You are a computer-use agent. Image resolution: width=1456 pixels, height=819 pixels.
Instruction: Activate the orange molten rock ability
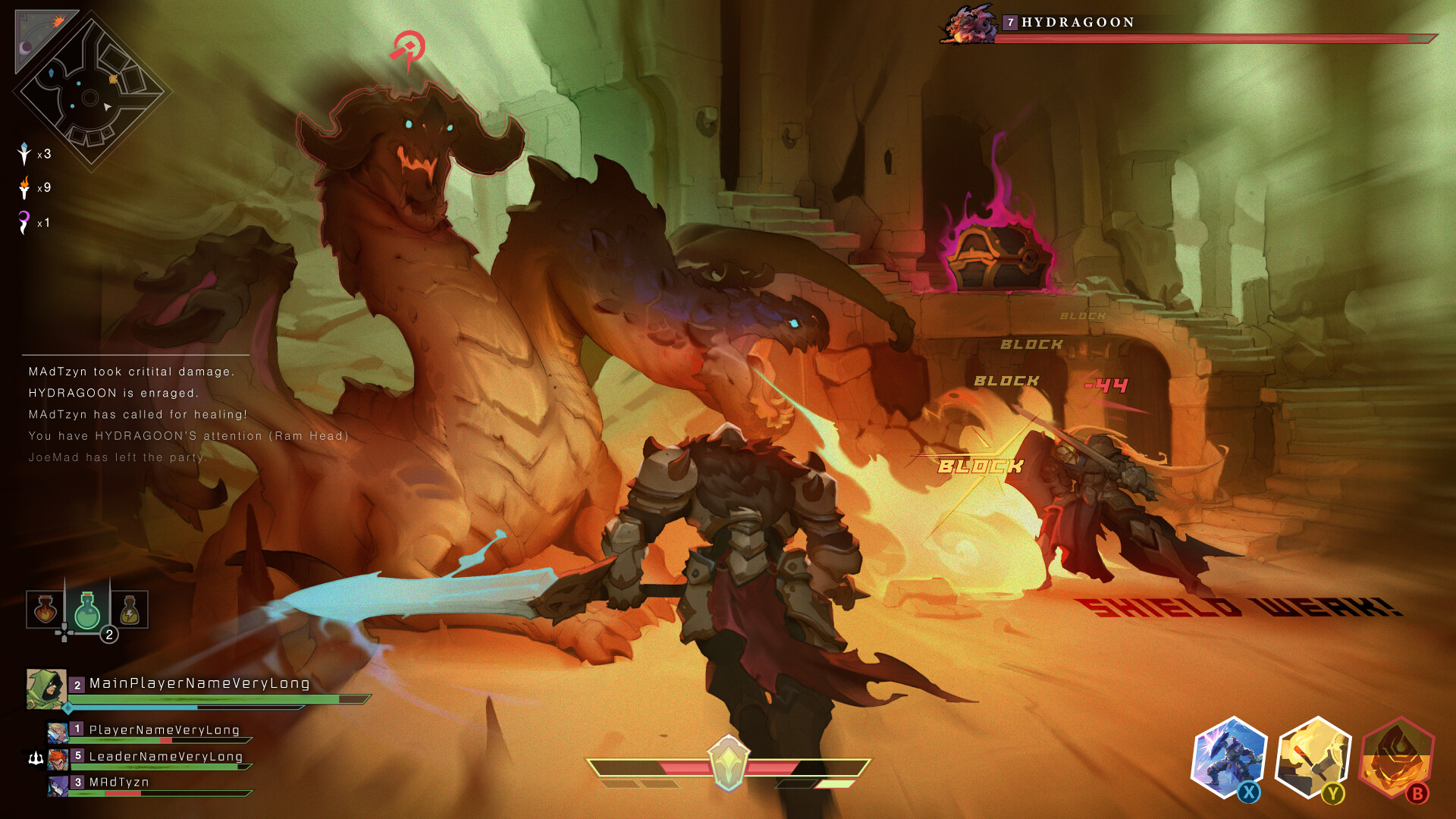pos(1397,757)
